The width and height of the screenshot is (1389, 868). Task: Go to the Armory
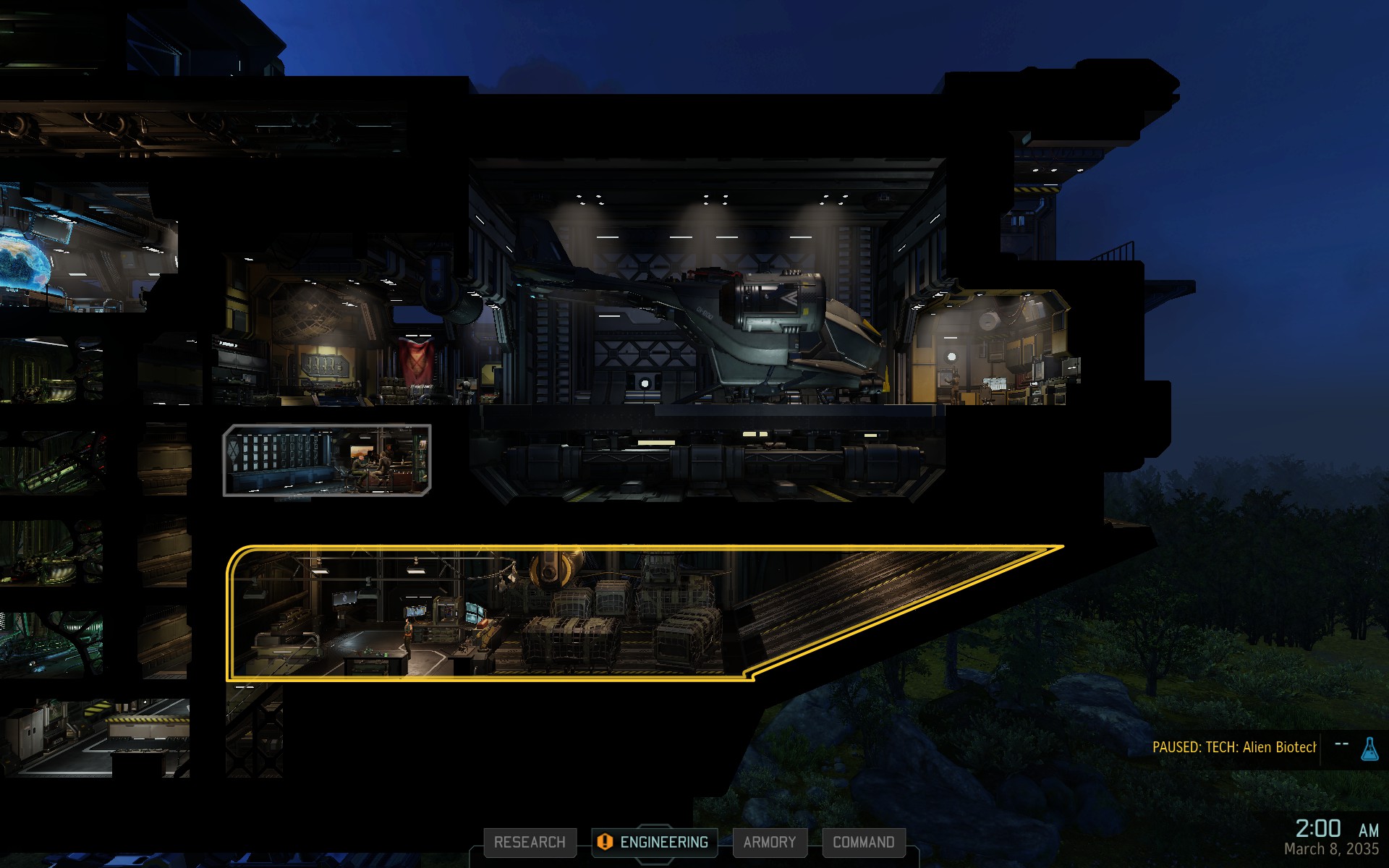tap(769, 843)
